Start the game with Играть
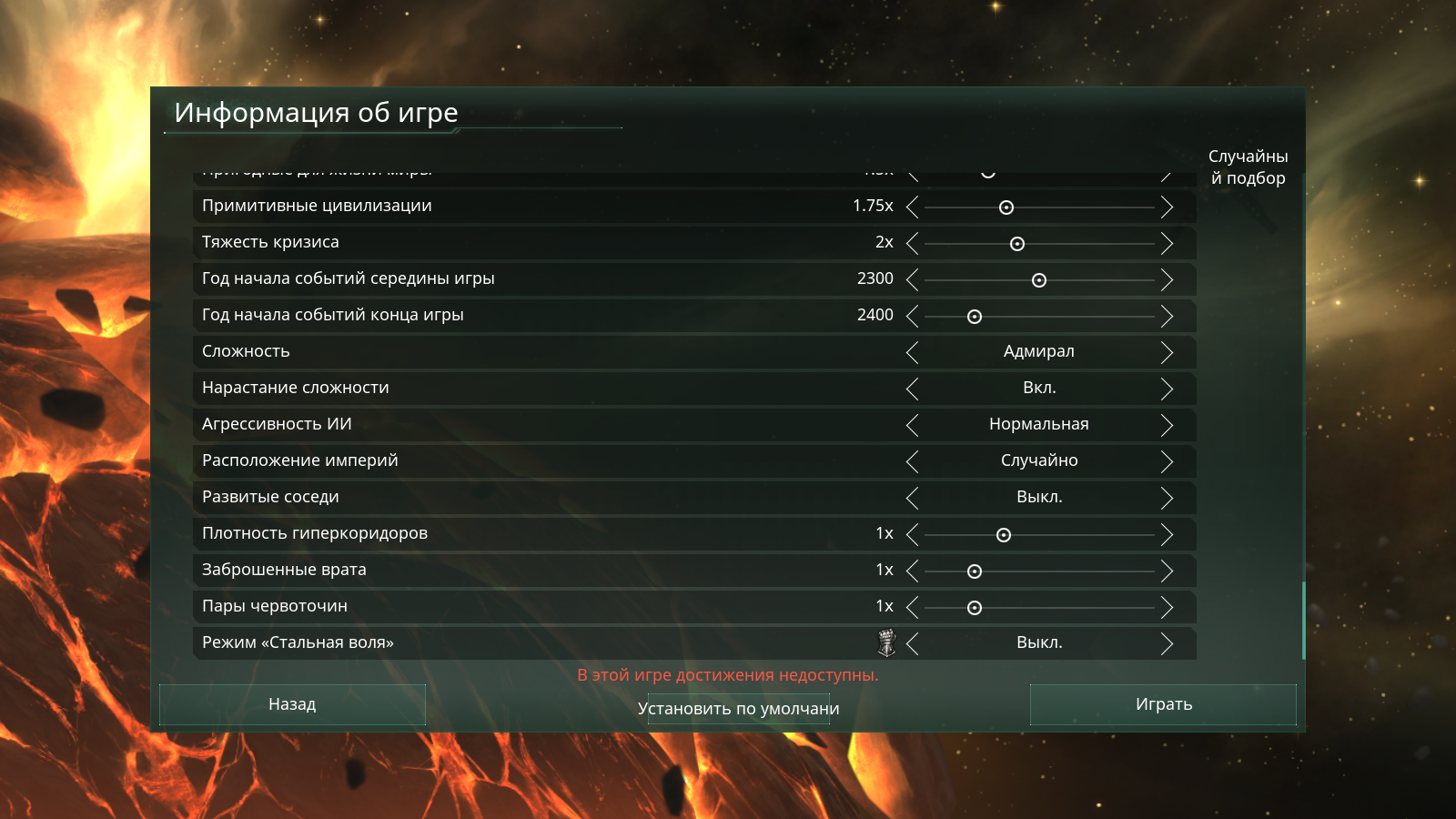 1163,704
